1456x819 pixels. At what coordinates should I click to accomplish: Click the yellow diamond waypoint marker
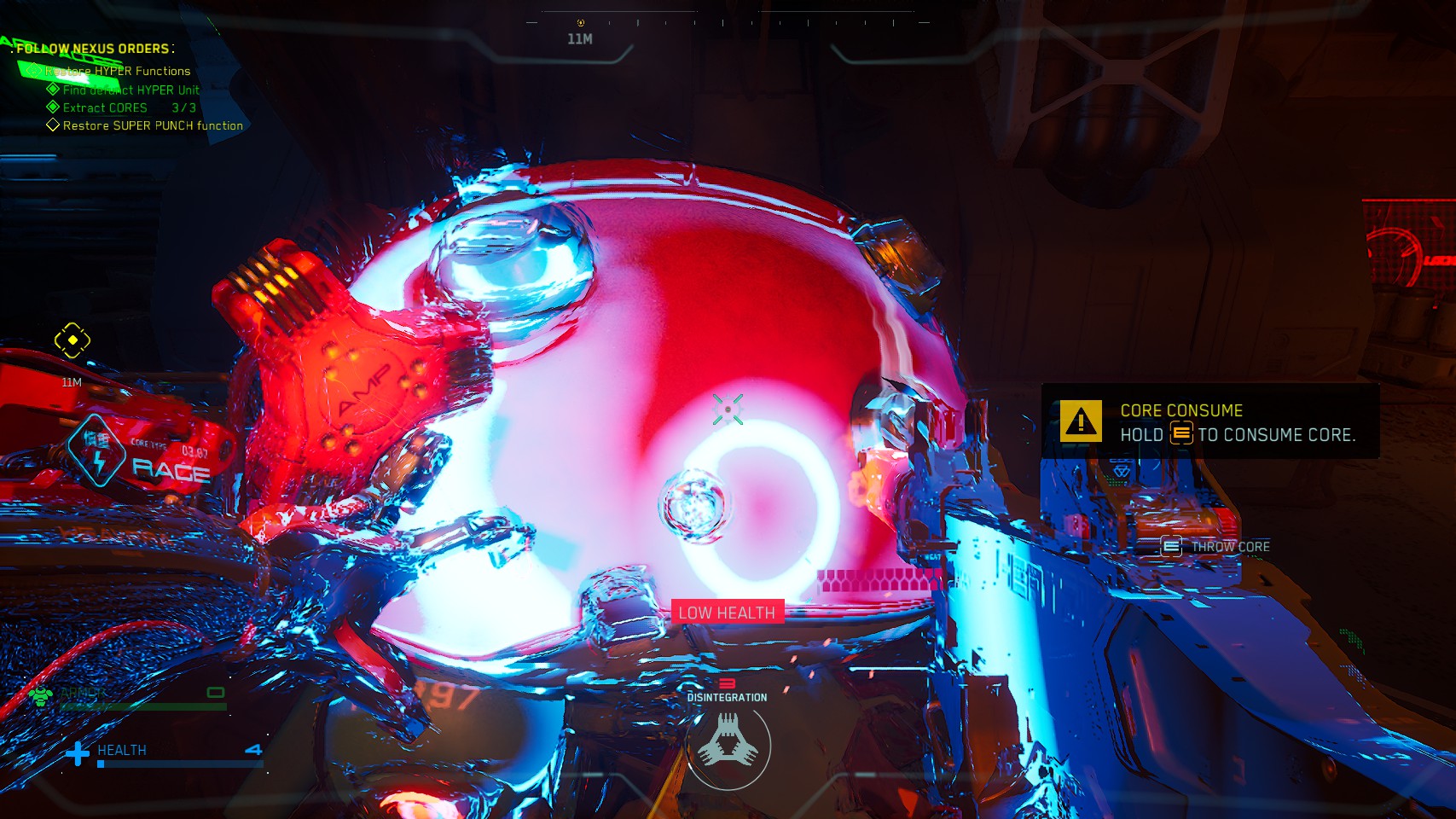(x=73, y=340)
